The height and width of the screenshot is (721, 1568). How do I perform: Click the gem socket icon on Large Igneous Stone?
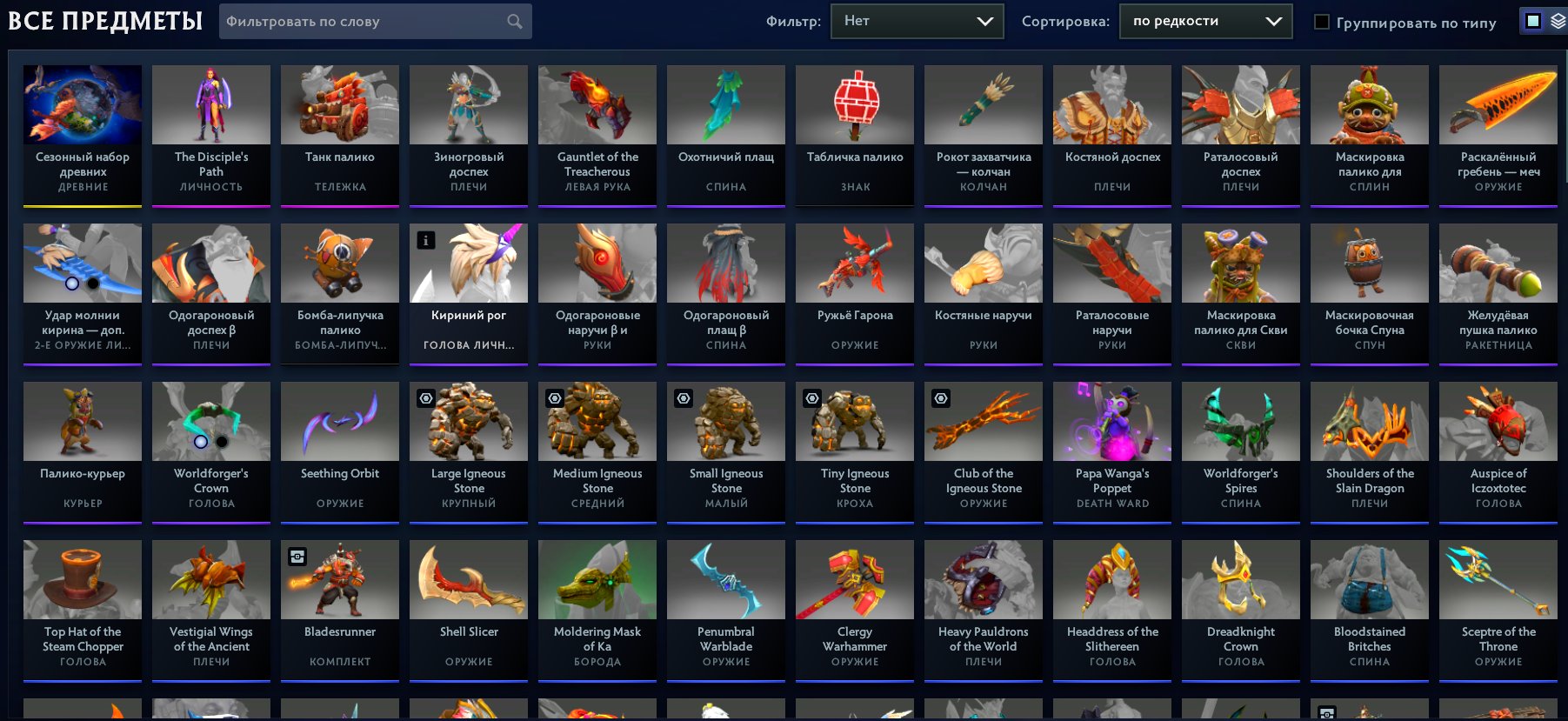click(x=424, y=398)
